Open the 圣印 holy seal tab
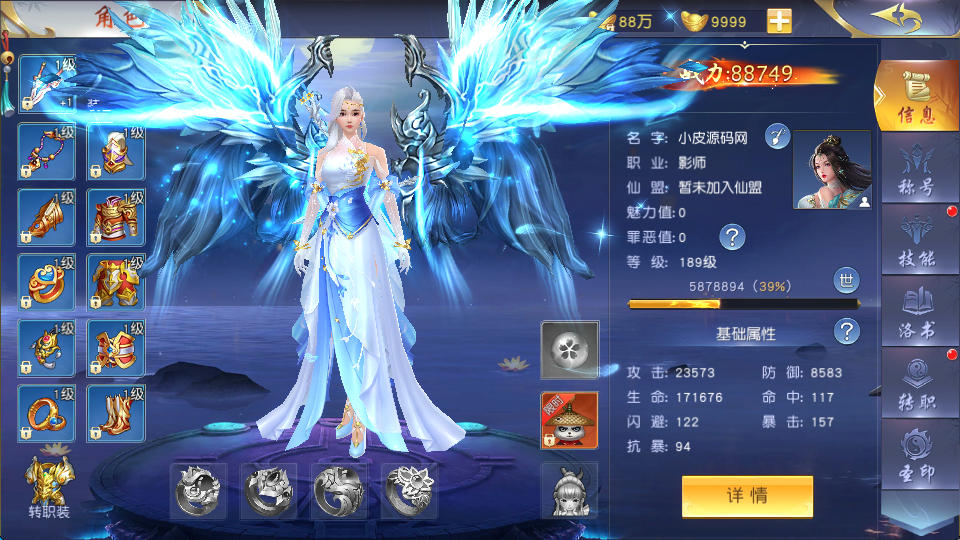This screenshot has width=960, height=540. click(x=916, y=455)
